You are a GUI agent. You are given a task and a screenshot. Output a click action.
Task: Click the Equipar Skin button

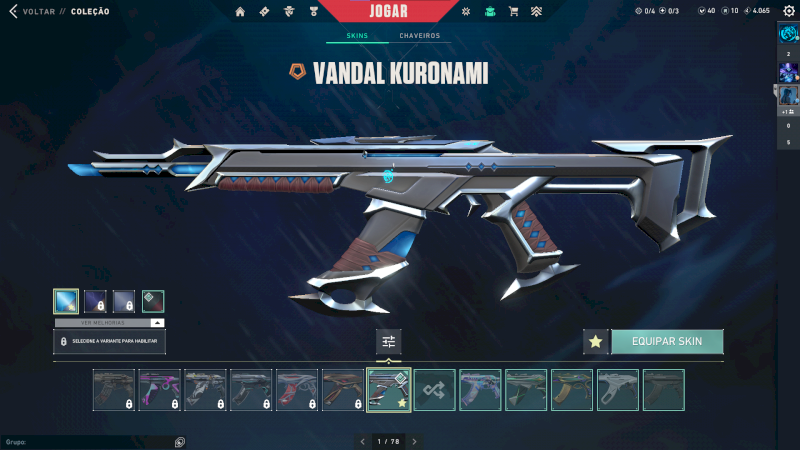coord(667,342)
